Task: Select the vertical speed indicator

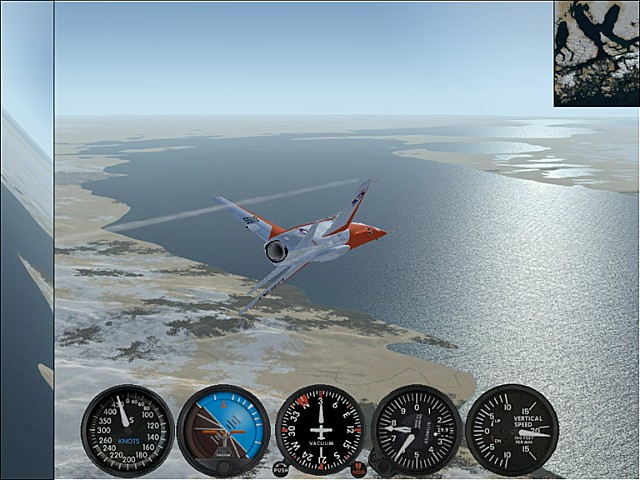Action: coord(512,430)
